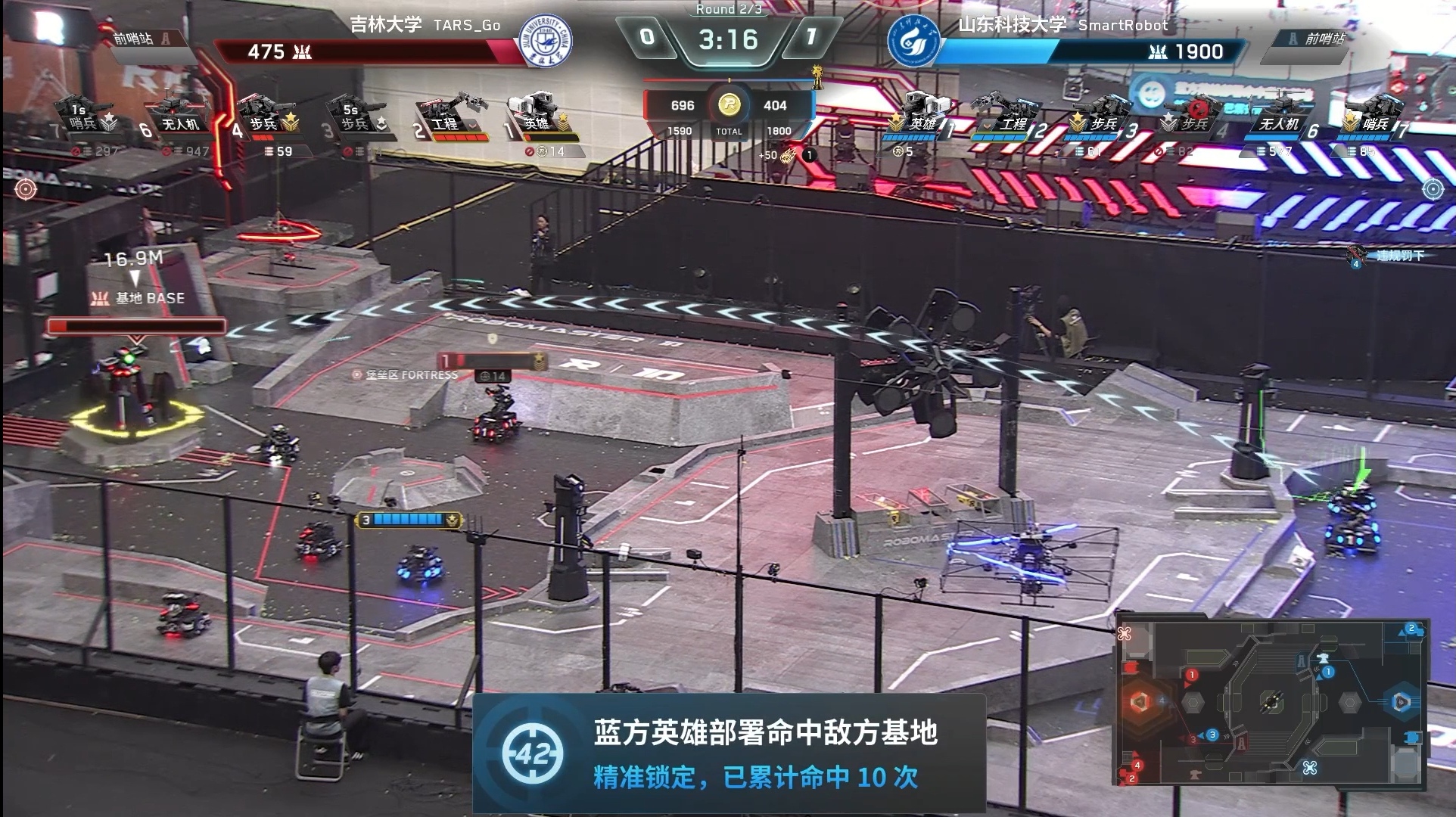Click the blue crosshair icon on right edge

point(1433,188)
